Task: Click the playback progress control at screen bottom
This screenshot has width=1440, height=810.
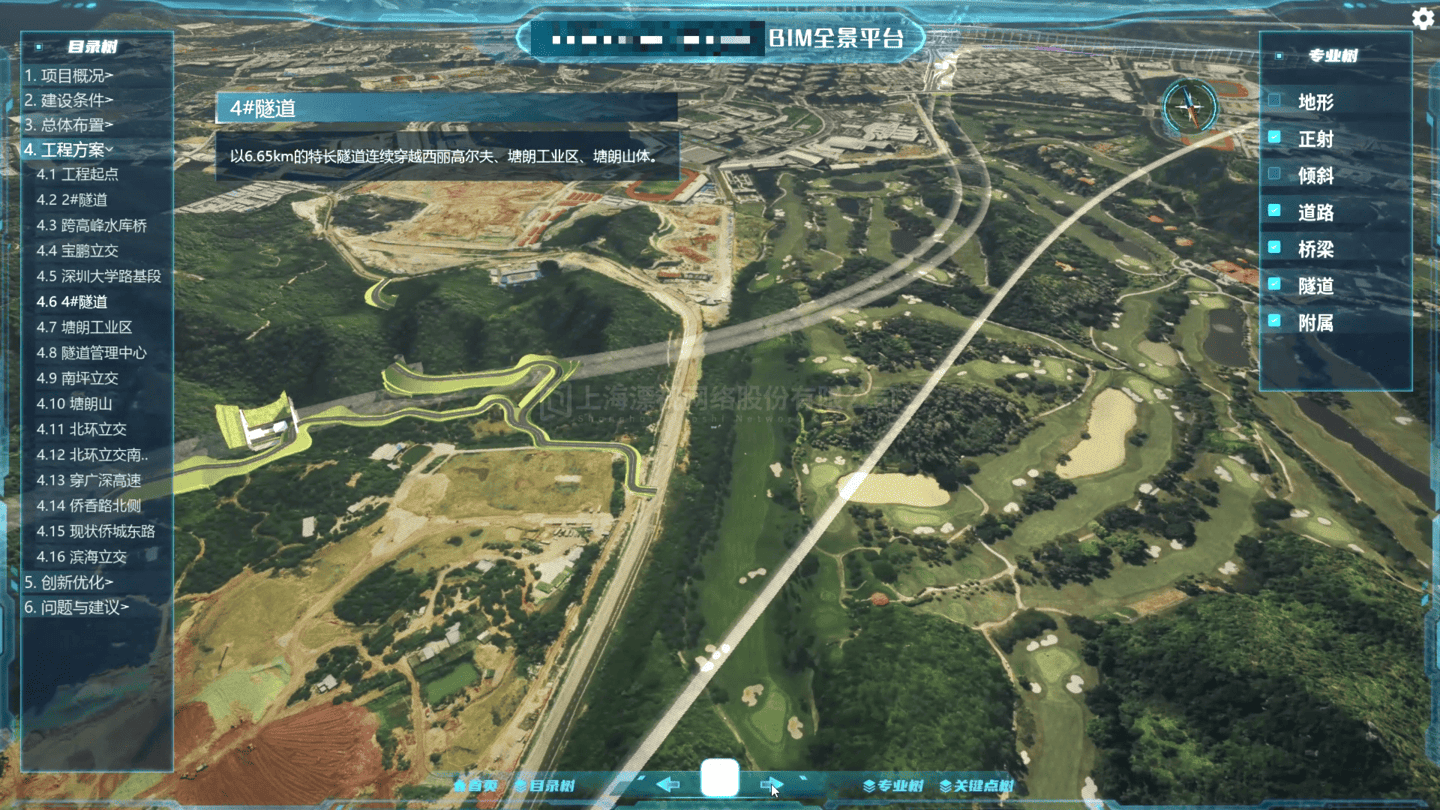Action: [x=719, y=779]
